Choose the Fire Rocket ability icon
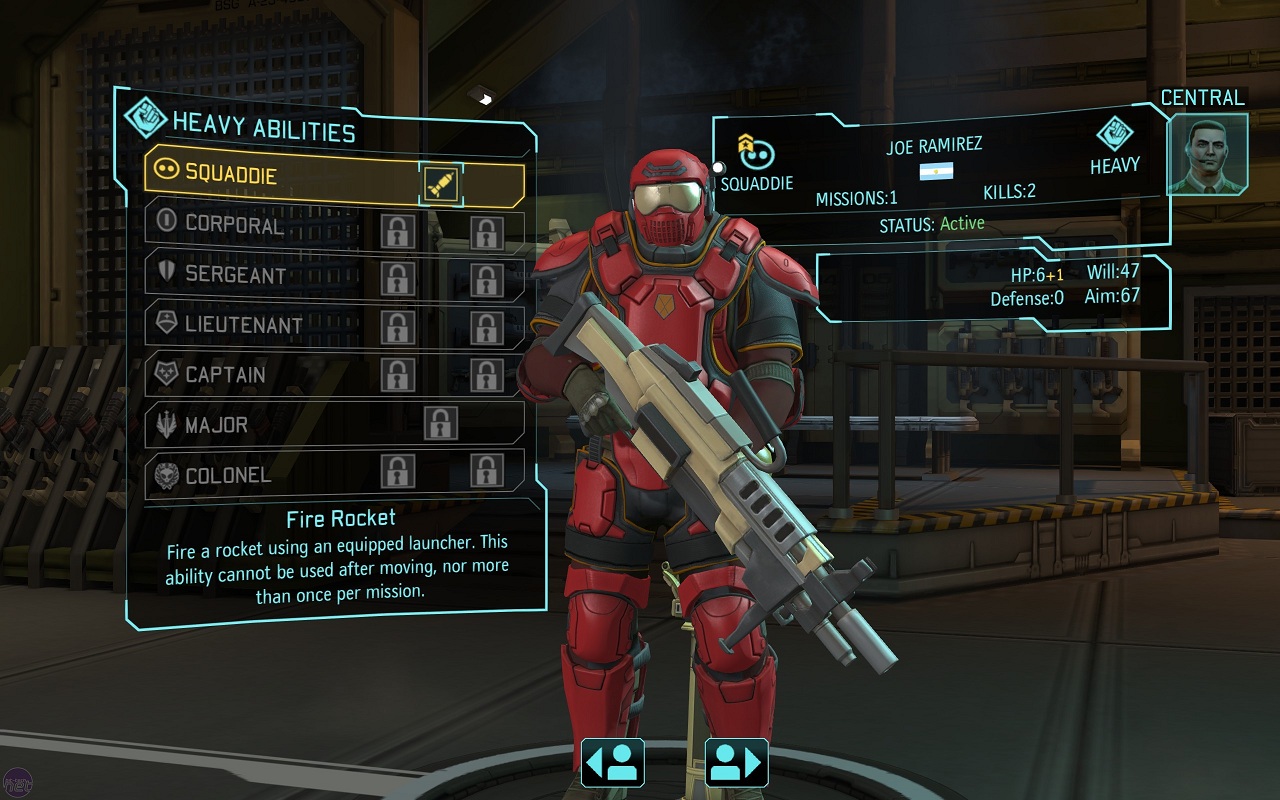 point(441,183)
